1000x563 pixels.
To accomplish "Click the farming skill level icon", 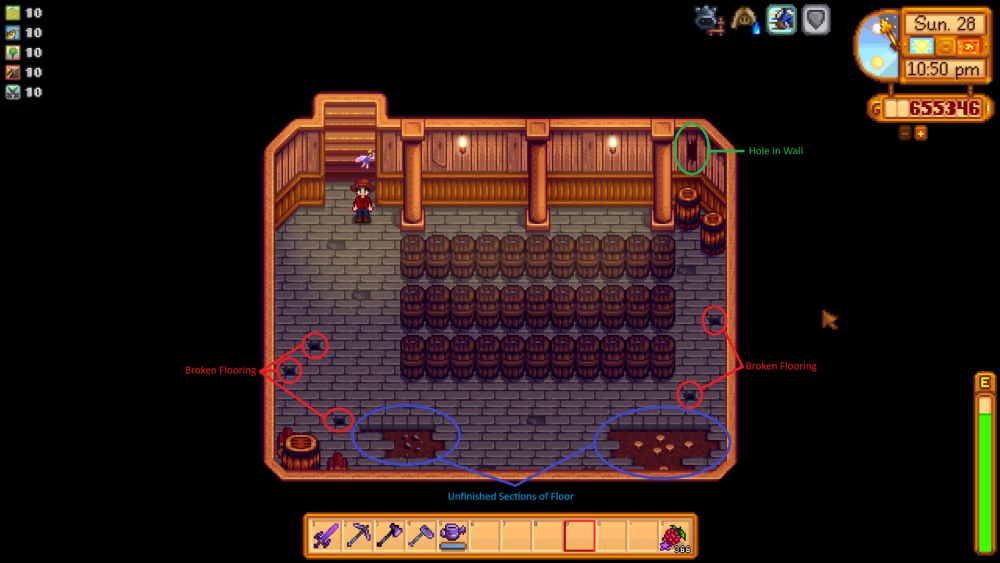I will (13, 13).
